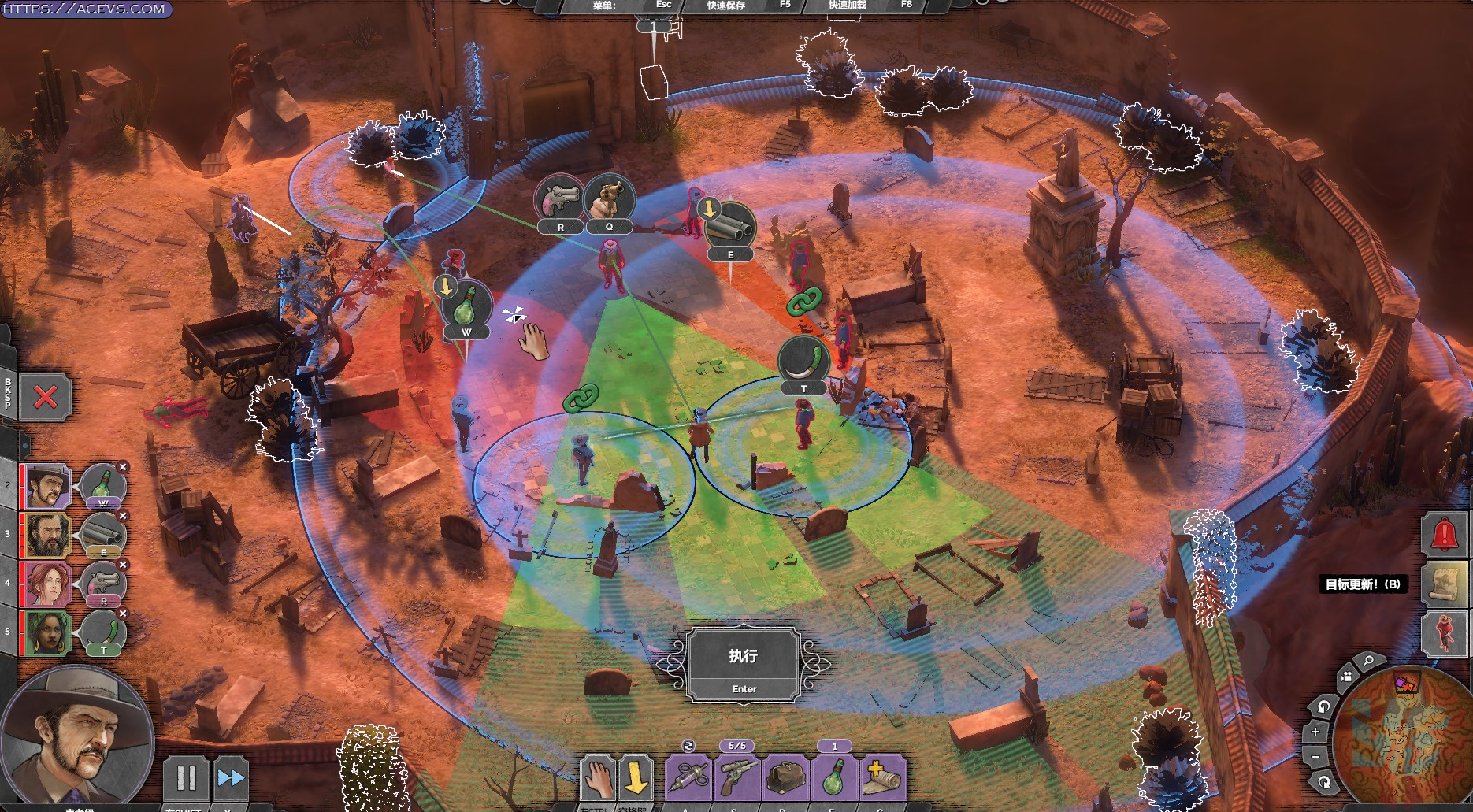1473x812 pixels.
Task: Click the red alarm bell icon
Action: click(1445, 535)
